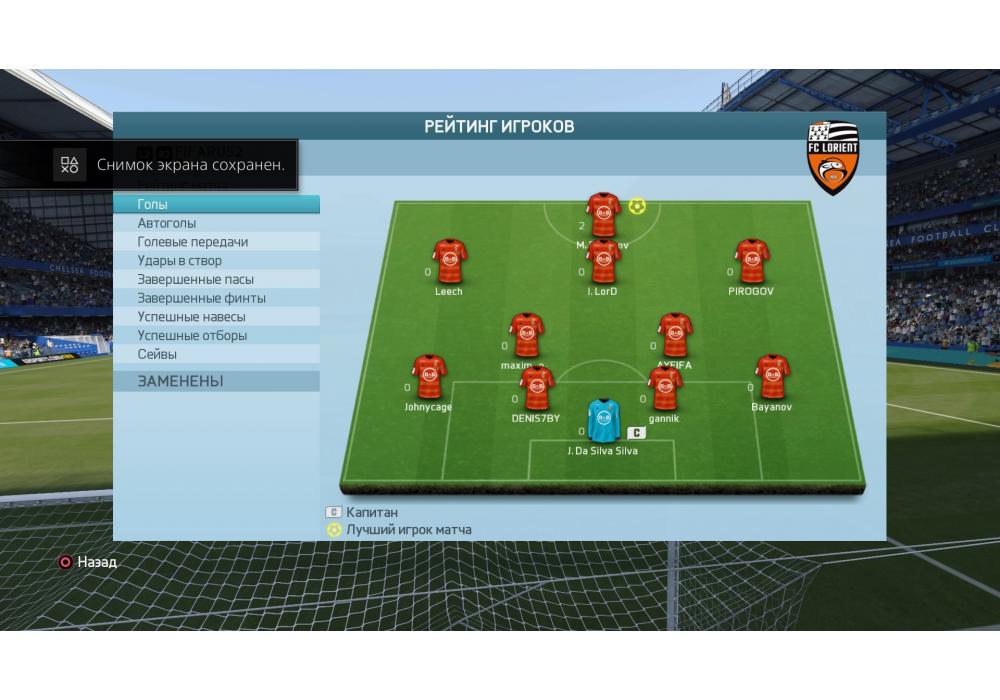Select Johnycage's shirt on the lineup
This screenshot has width=1000, height=700.
pyautogui.click(x=428, y=377)
